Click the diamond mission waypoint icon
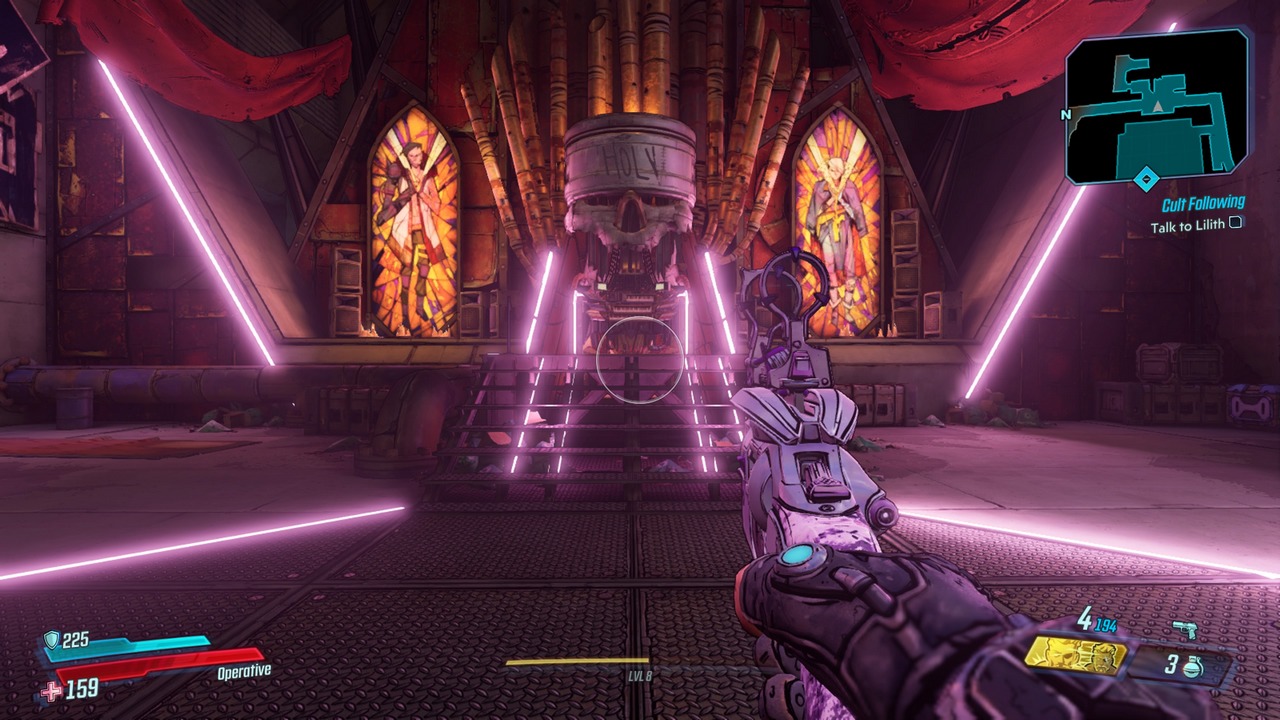The width and height of the screenshot is (1280, 720). tap(1147, 180)
